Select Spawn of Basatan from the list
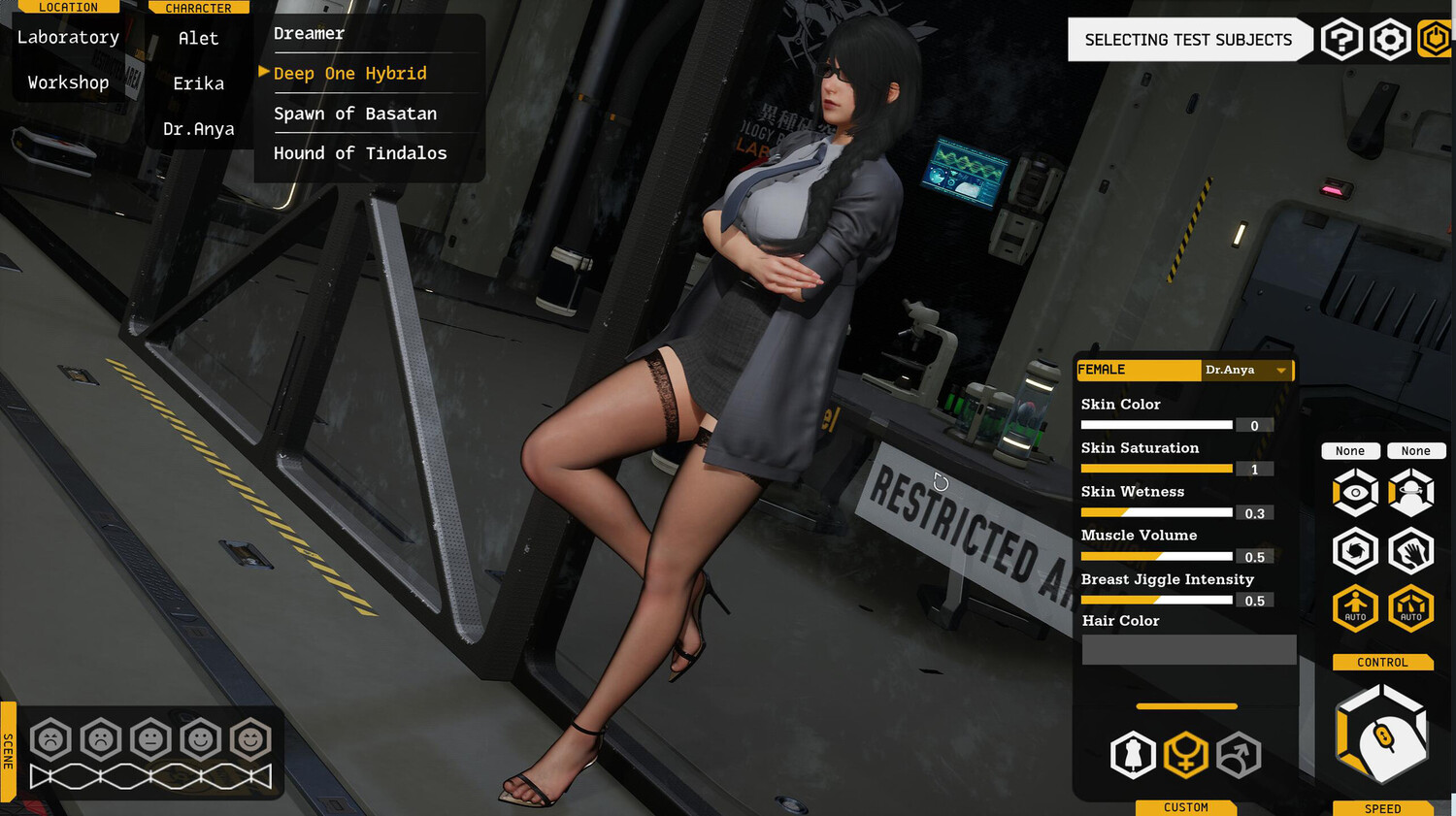 [355, 114]
